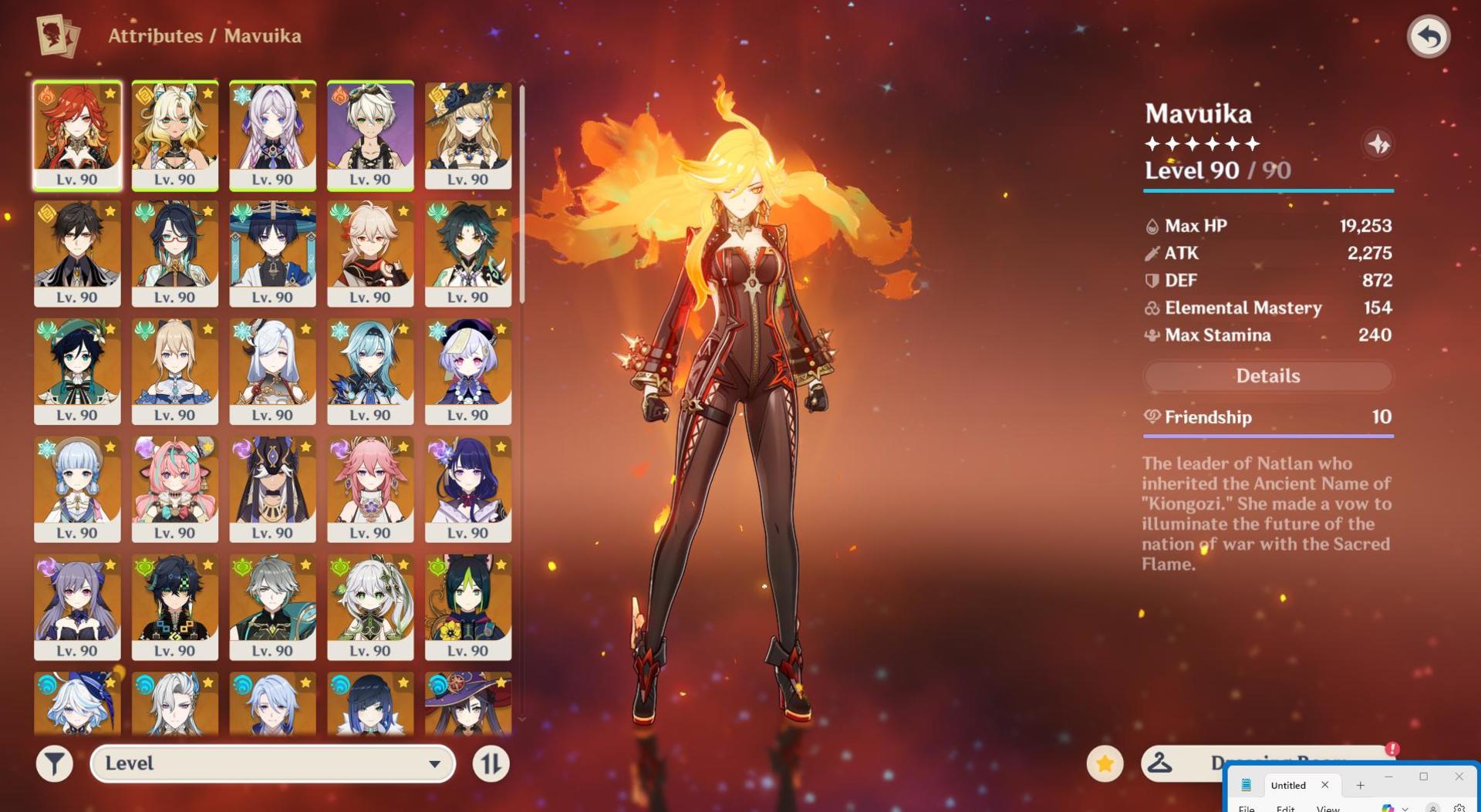Click the ATK sword icon
The width and height of the screenshot is (1481, 812).
(1152, 253)
